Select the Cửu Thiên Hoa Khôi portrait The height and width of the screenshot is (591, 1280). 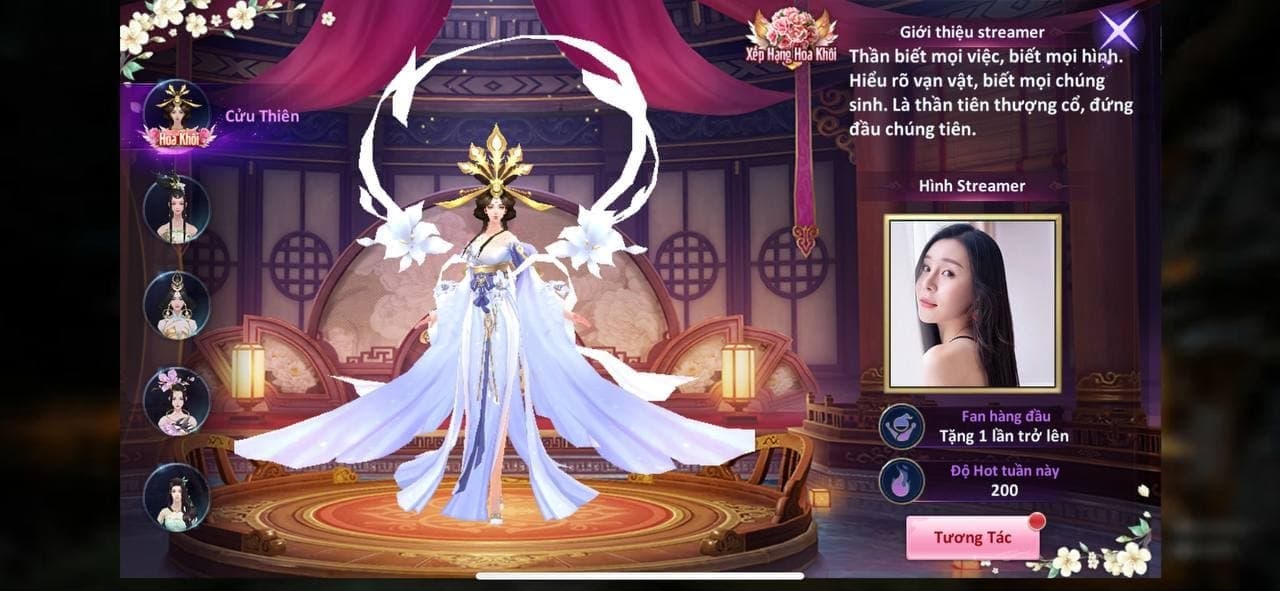tap(177, 115)
